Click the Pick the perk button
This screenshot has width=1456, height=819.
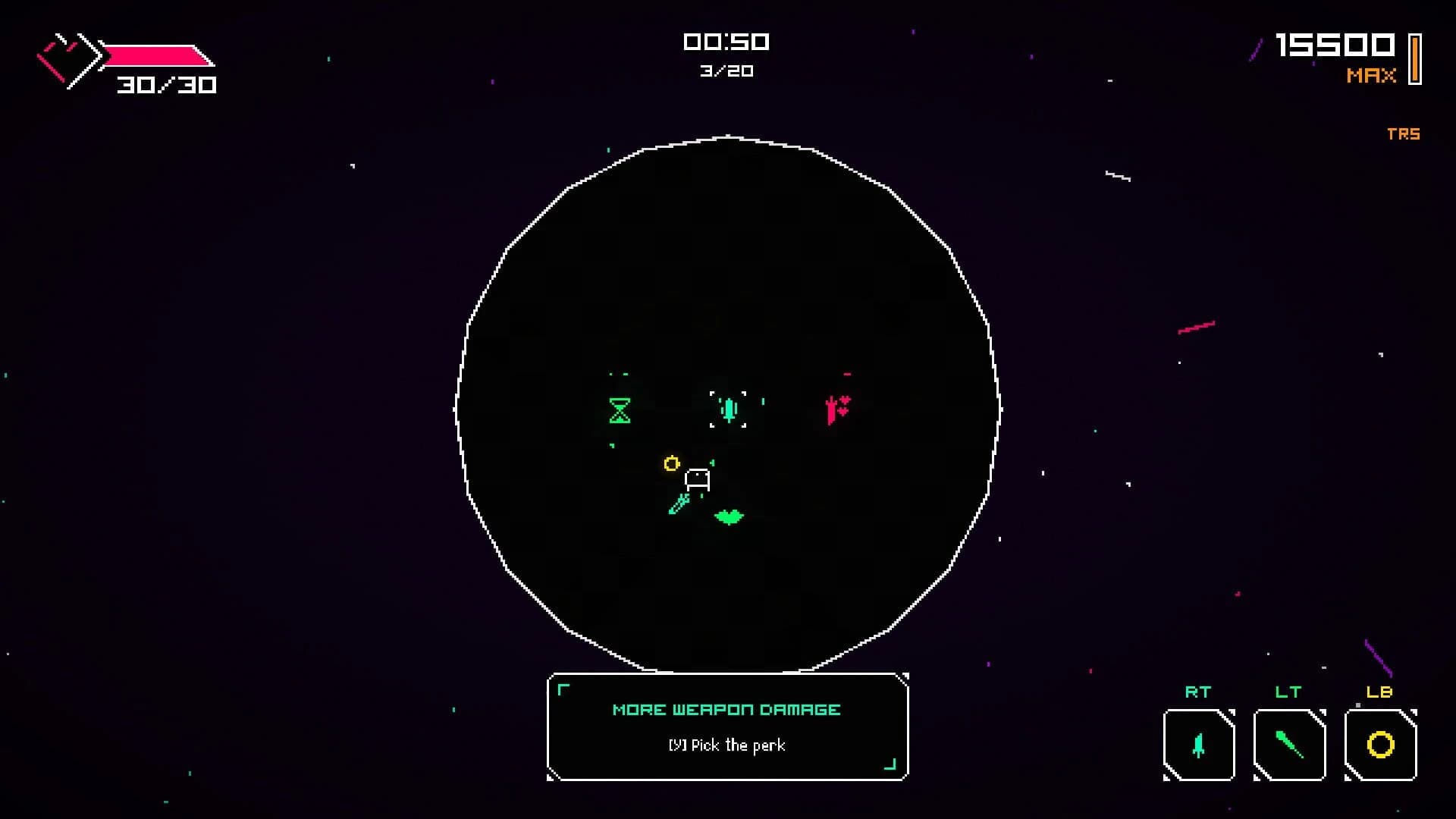pos(727,745)
